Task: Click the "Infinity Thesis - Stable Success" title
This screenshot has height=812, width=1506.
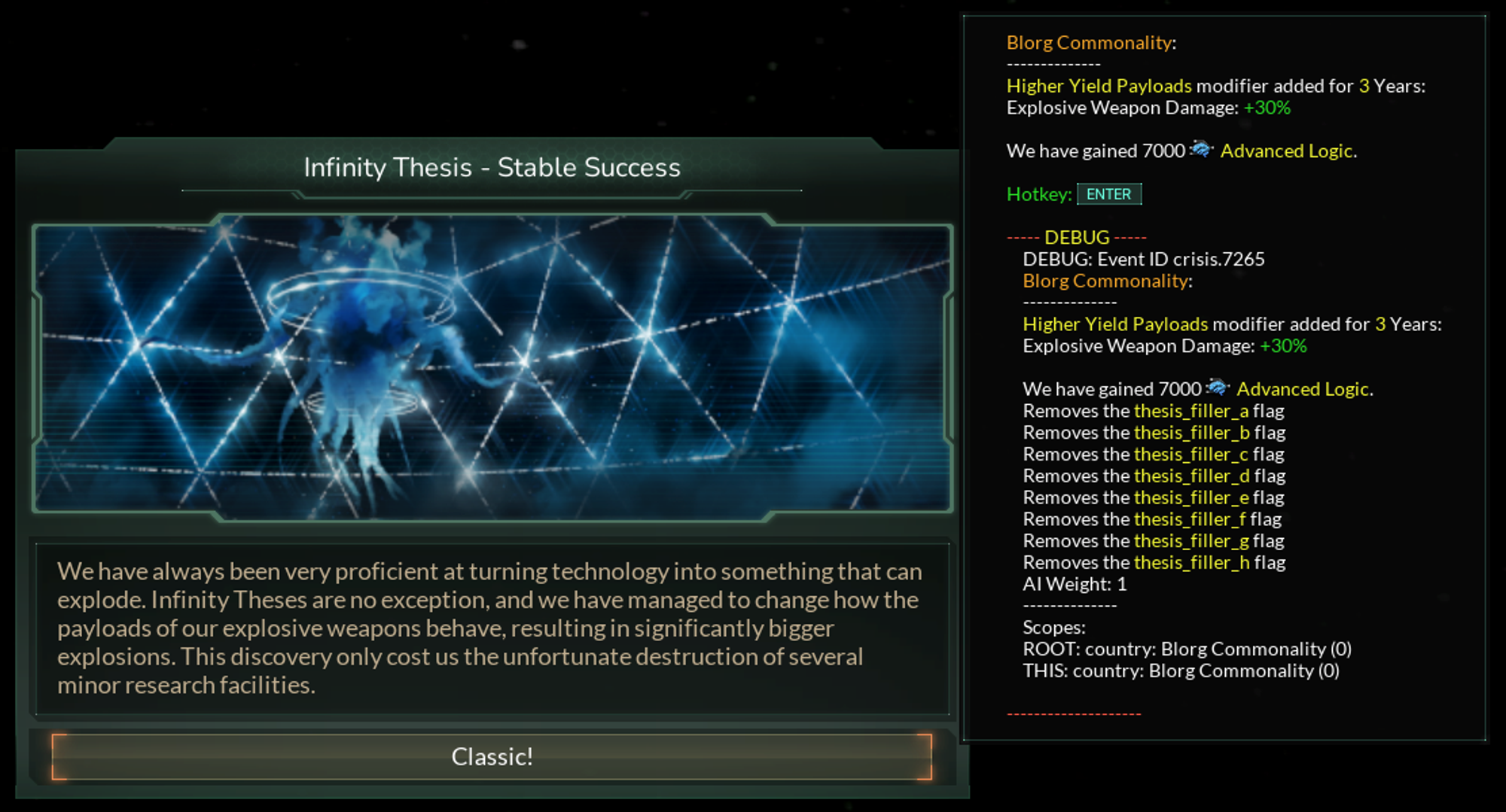Action: pyautogui.click(x=492, y=167)
